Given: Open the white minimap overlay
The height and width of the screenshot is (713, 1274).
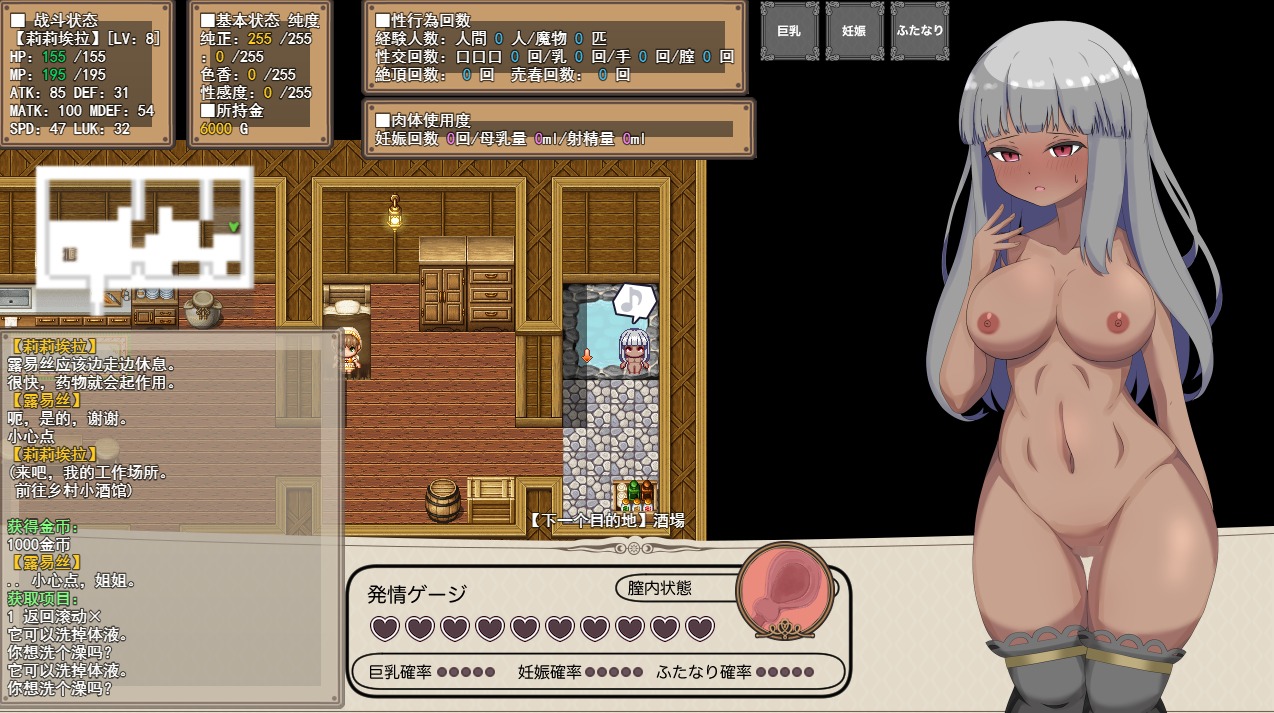Looking at the screenshot, I should click(144, 232).
